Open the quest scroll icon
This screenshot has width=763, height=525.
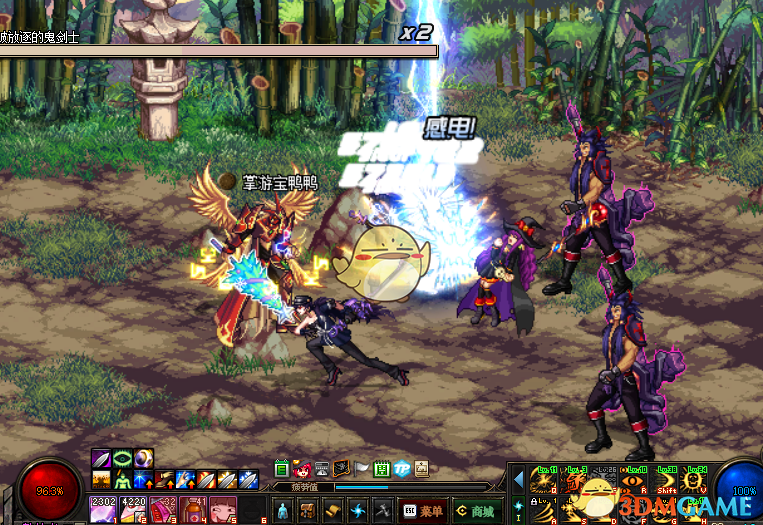pos(331,511)
